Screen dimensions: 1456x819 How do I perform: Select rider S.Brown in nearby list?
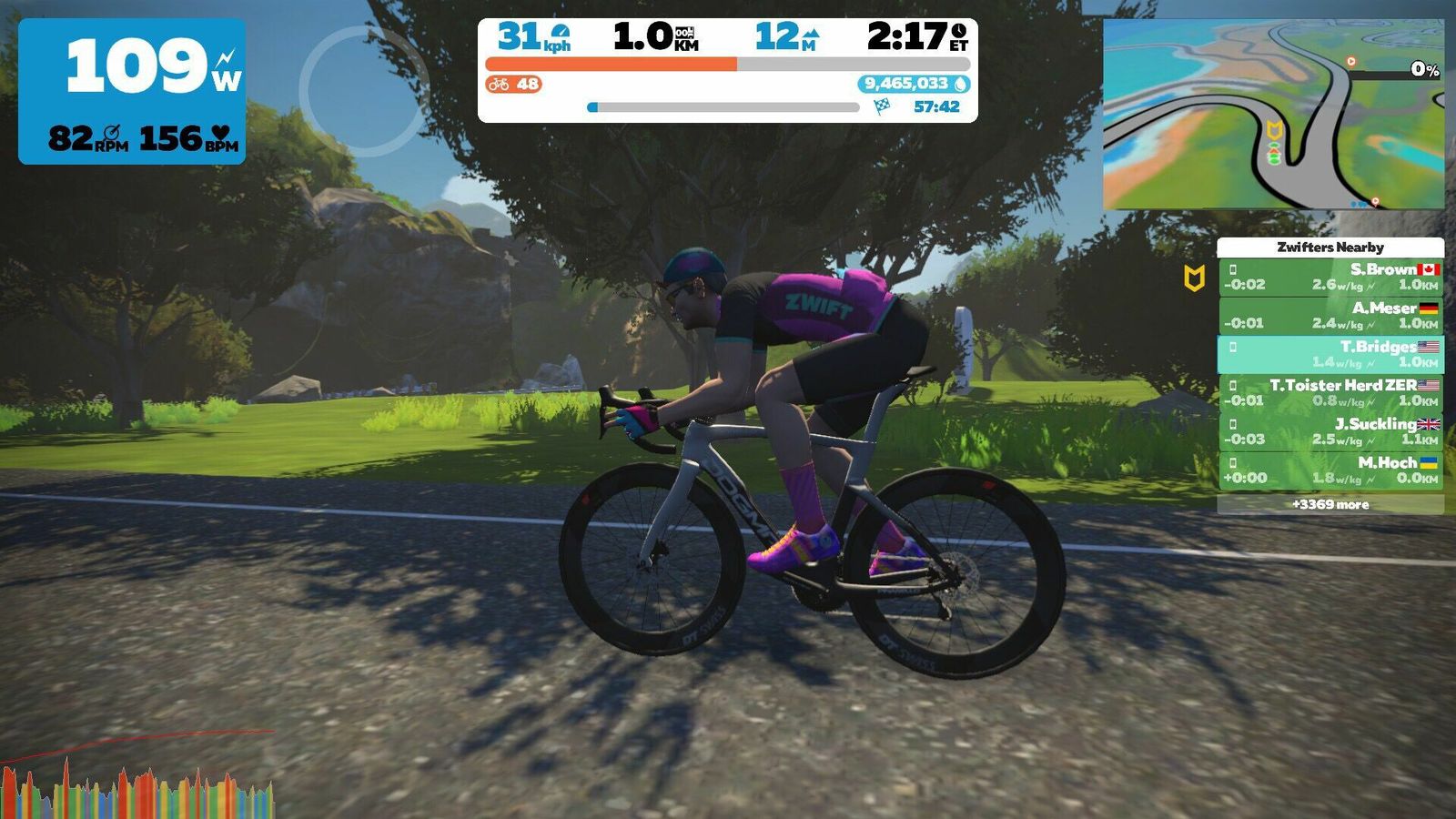(1330, 277)
